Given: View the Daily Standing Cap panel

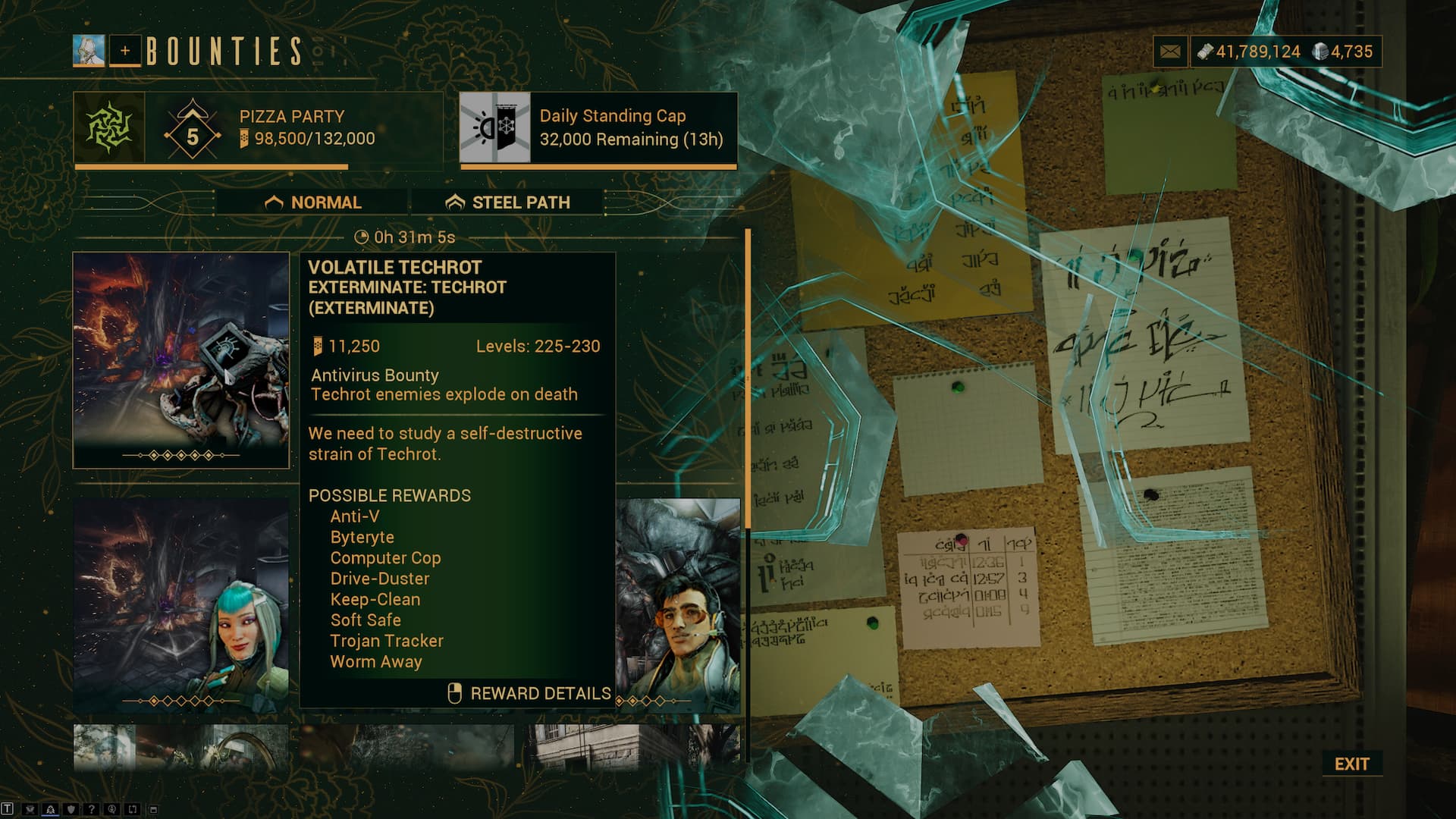Looking at the screenshot, I should tap(598, 127).
